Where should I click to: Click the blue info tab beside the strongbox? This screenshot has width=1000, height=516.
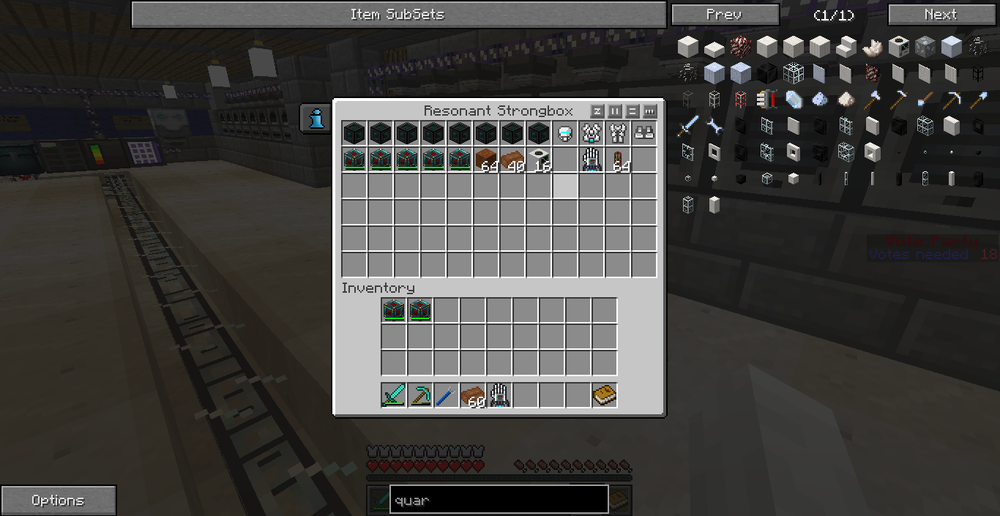[317, 118]
